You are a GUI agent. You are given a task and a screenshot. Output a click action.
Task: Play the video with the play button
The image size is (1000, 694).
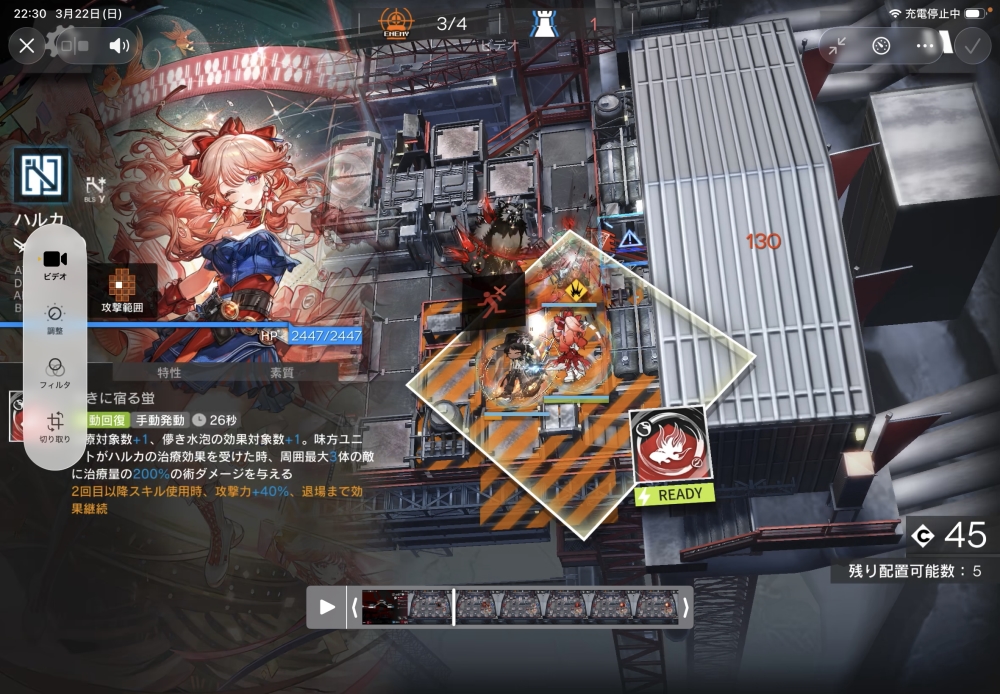pos(327,606)
